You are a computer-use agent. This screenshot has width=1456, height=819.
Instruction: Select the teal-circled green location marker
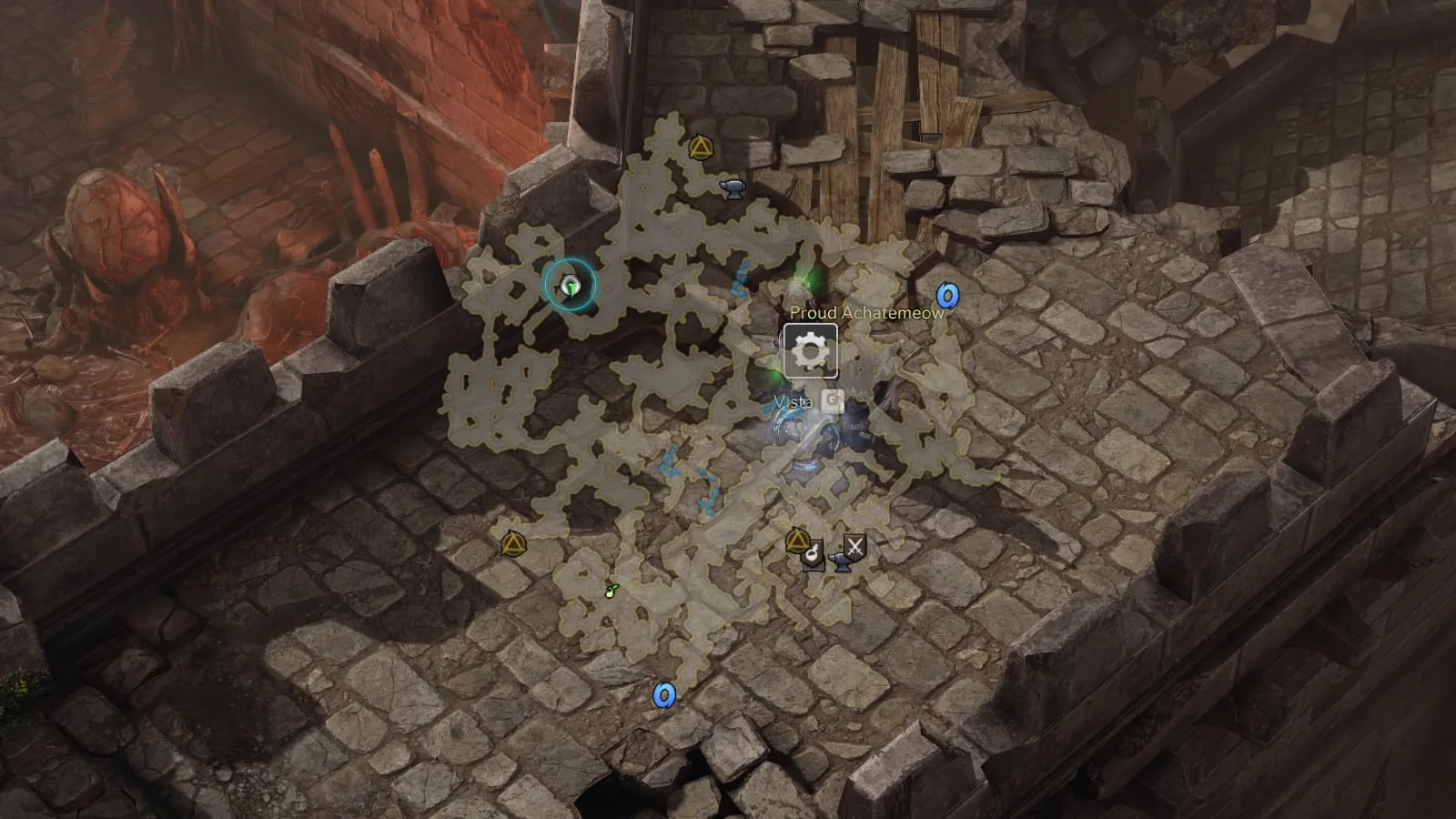tap(570, 286)
